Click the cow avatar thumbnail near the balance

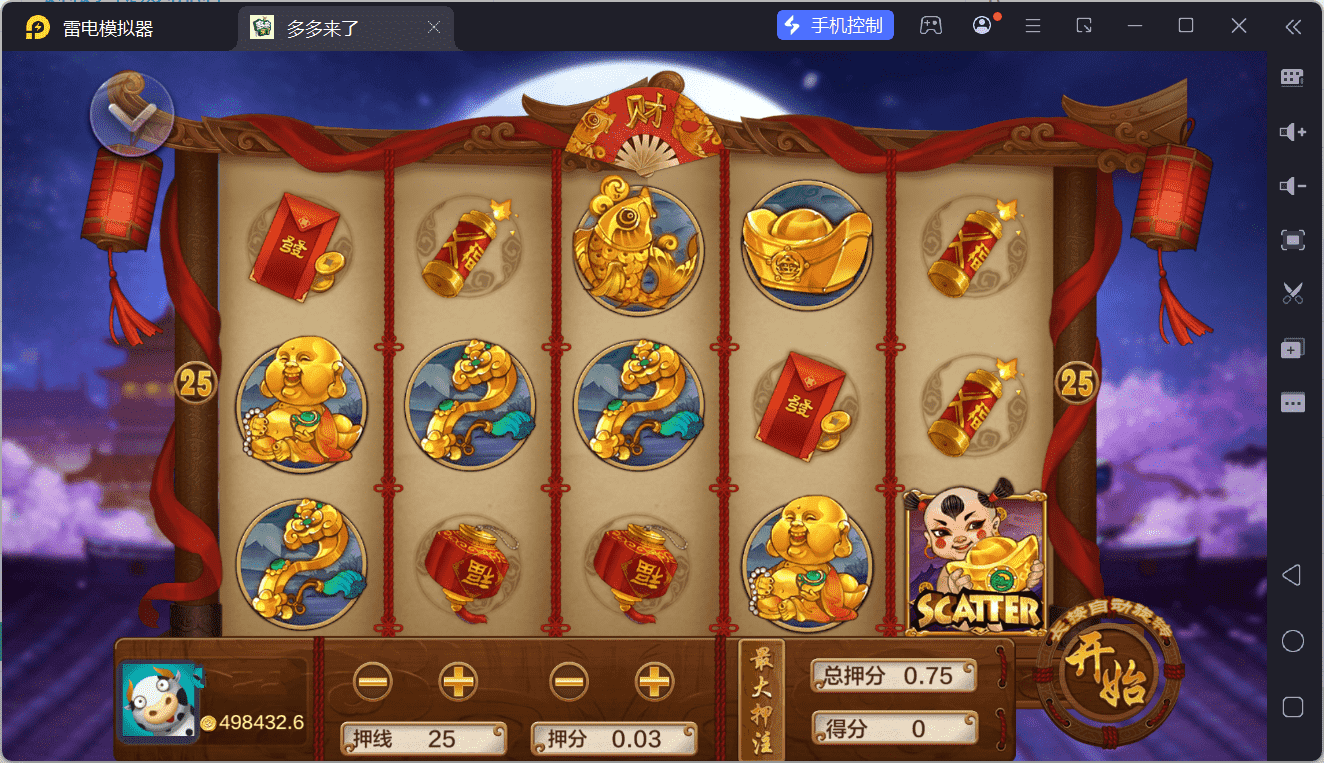click(157, 698)
